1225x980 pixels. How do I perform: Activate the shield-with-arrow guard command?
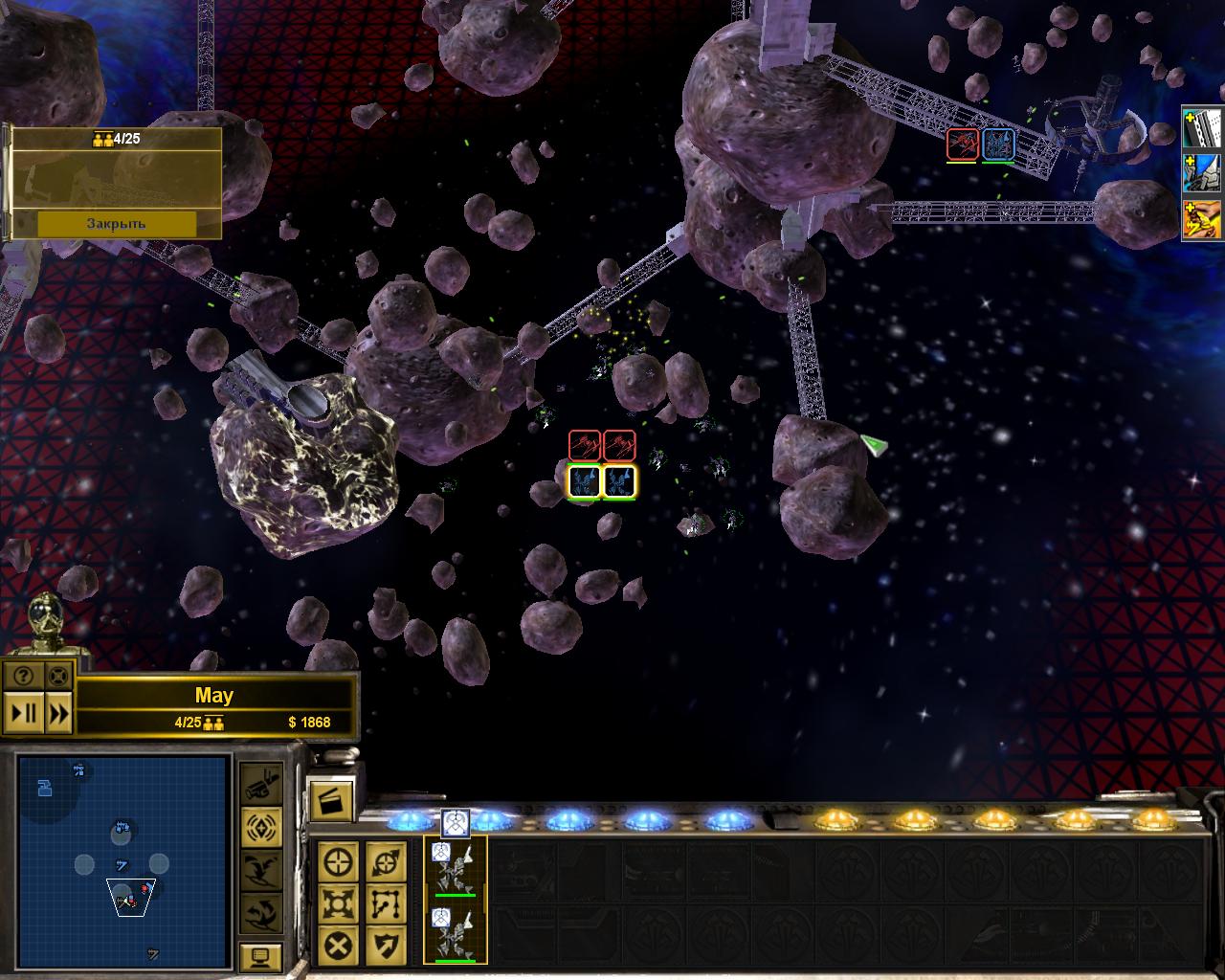click(385, 946)
